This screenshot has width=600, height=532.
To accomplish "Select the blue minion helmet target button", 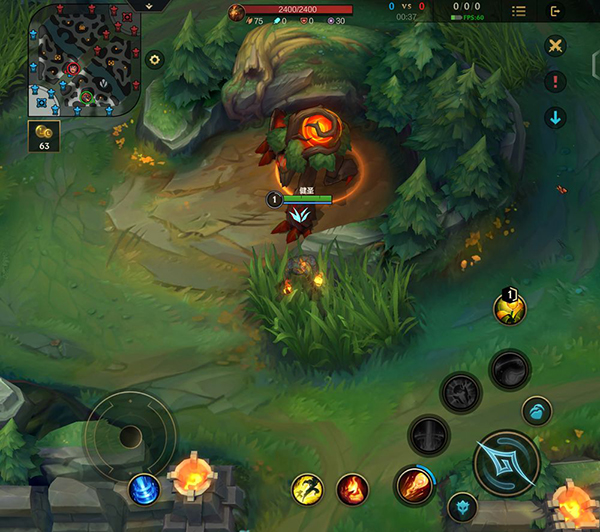I will pos(536,410).
